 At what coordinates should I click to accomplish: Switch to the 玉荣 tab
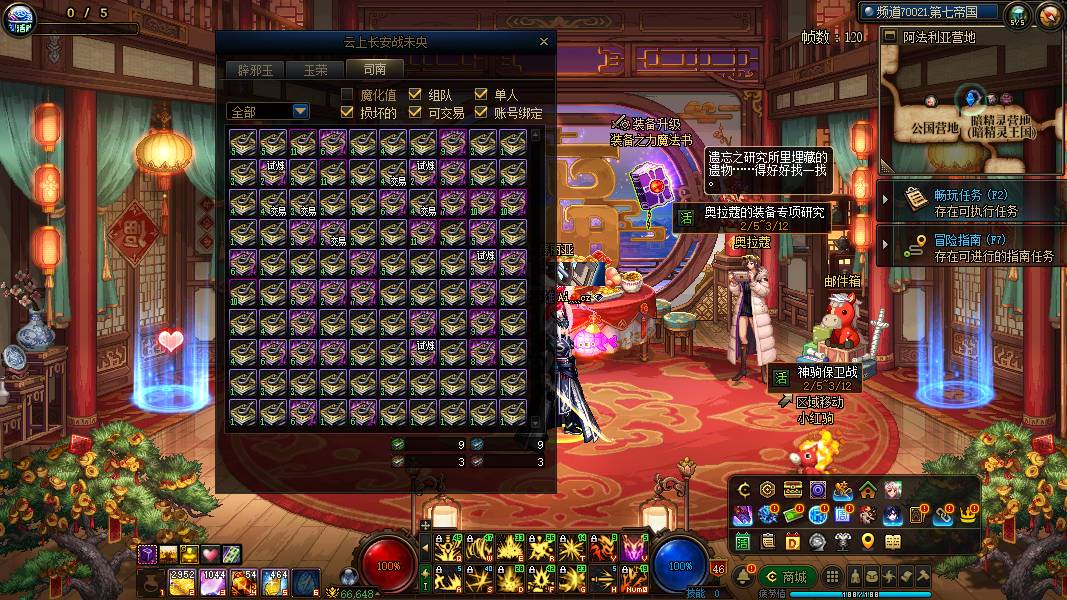click(x=315, y=70)
